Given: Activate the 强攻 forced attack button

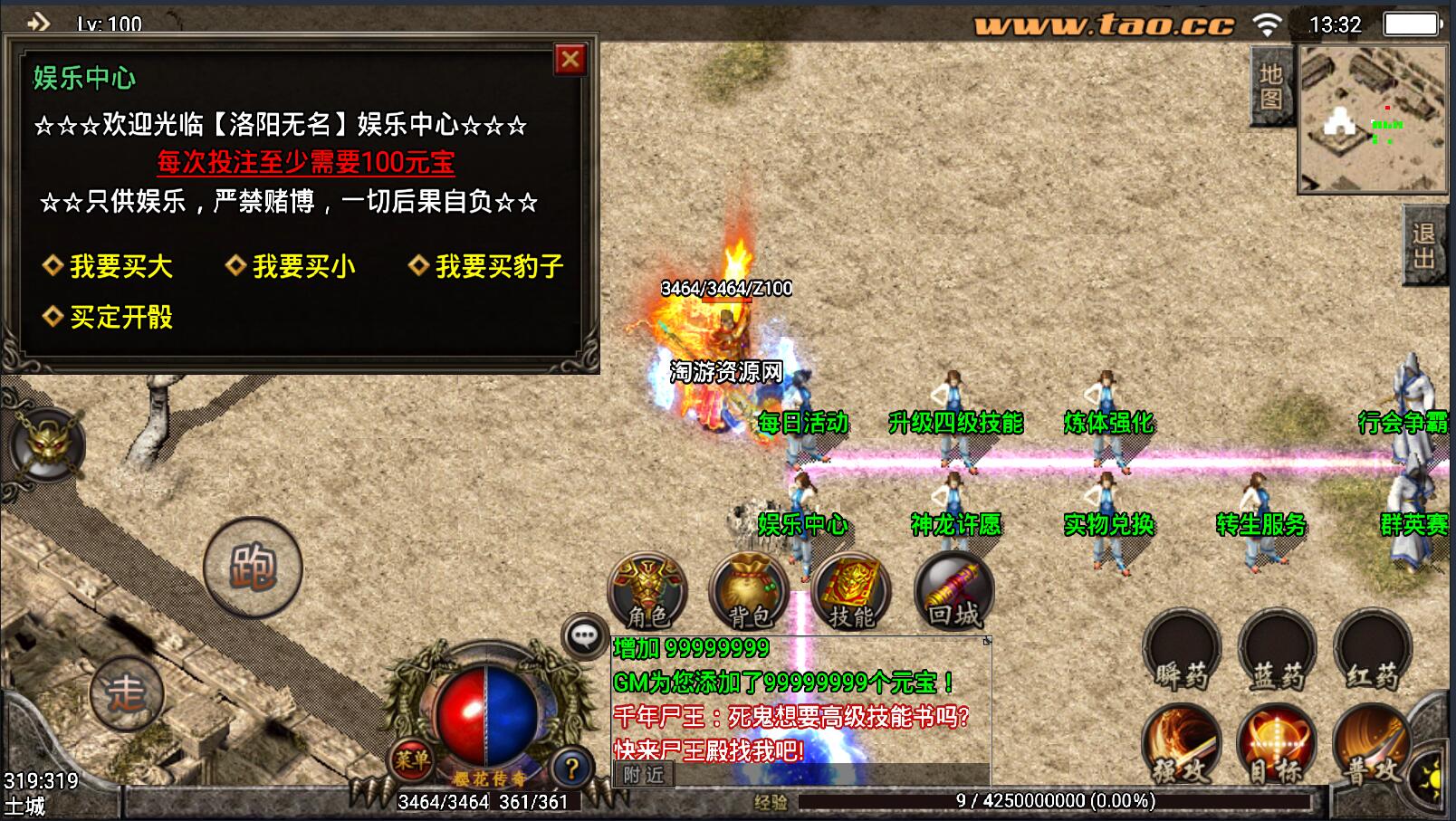Looking at the screenshot, I should (1182, 746).
